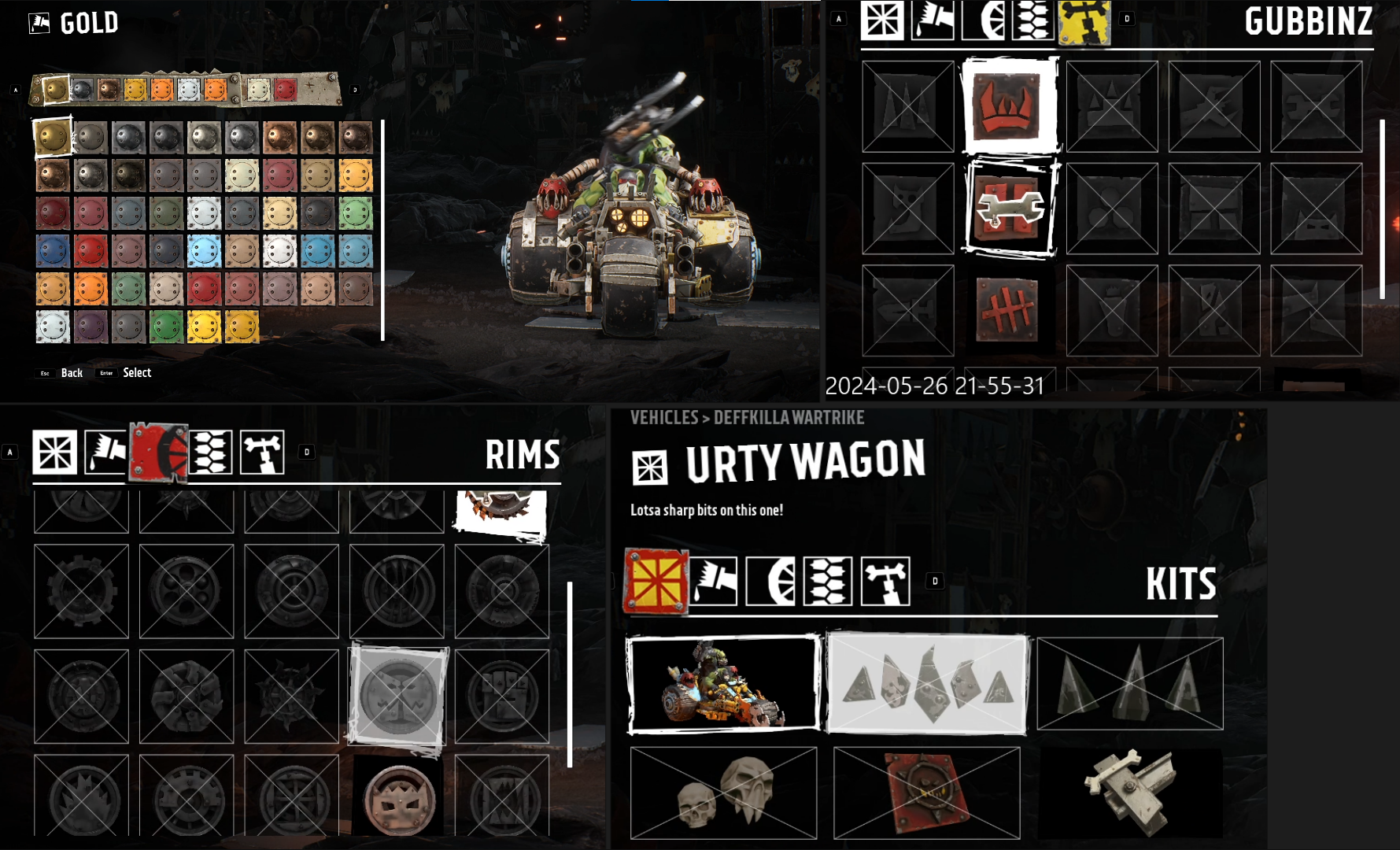Select the two skulls kit
The image size is (1400, 850).
[723, 793]
